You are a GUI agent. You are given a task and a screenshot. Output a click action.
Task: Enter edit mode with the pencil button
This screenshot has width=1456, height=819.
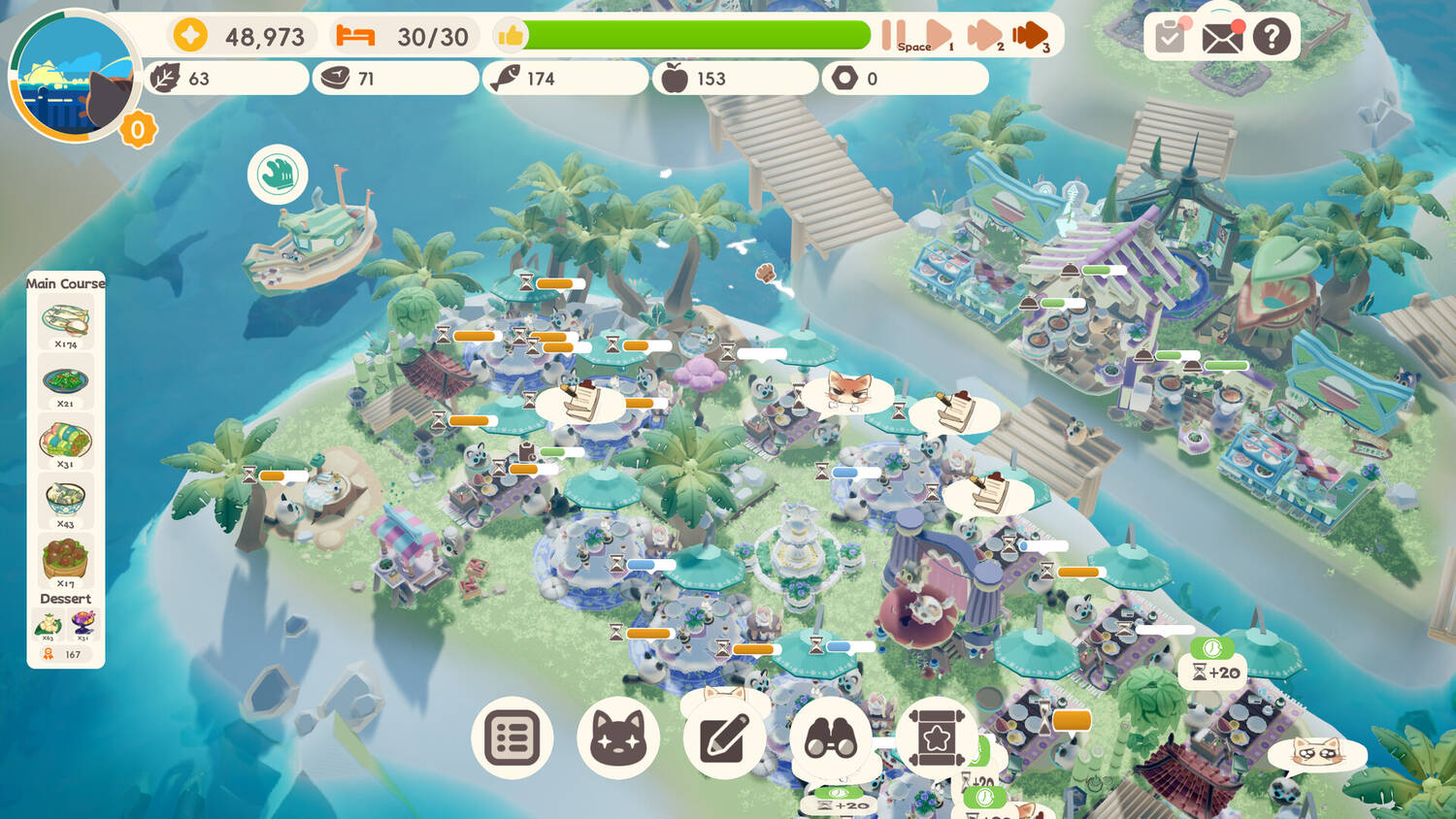point(724,738)
